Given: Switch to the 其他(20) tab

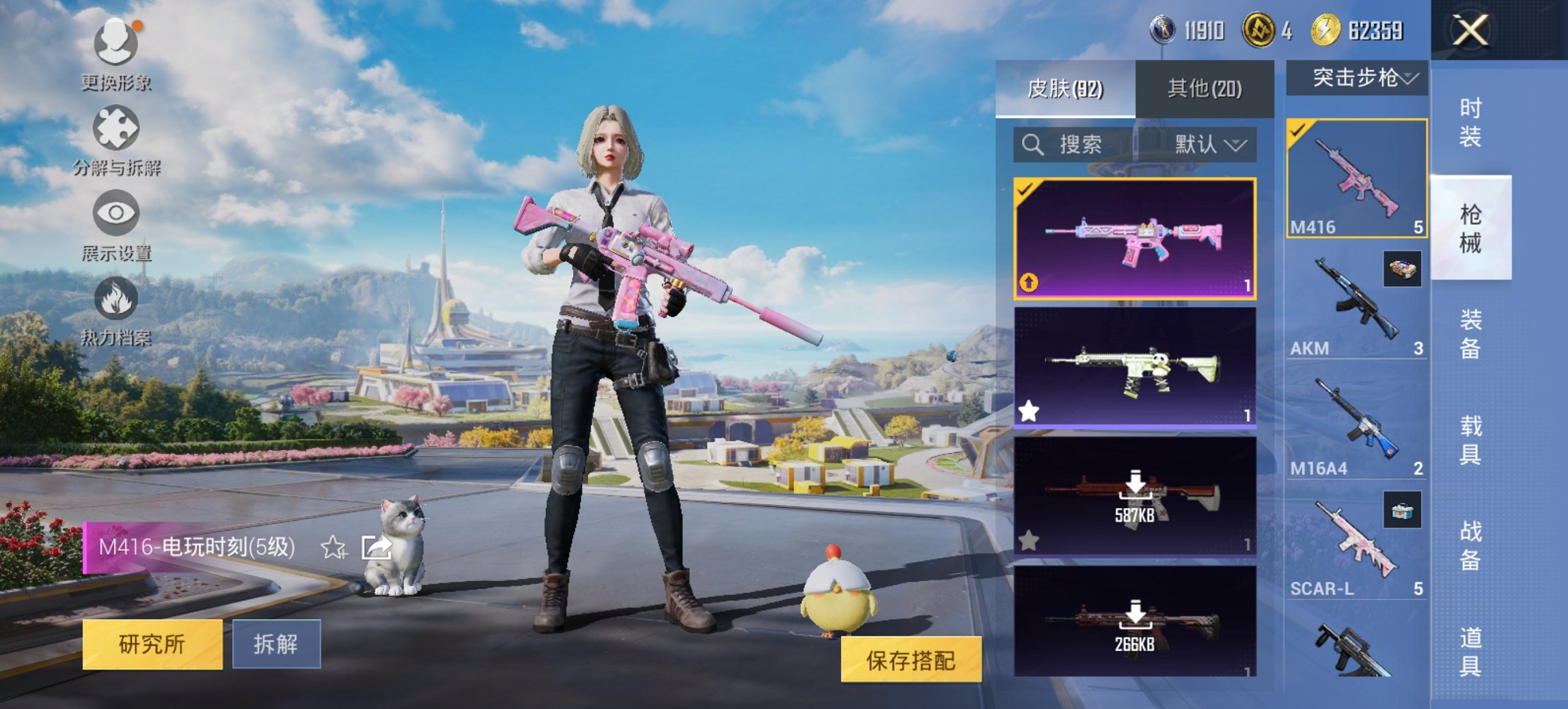Looking at the screenshot, I should 1206,88.
